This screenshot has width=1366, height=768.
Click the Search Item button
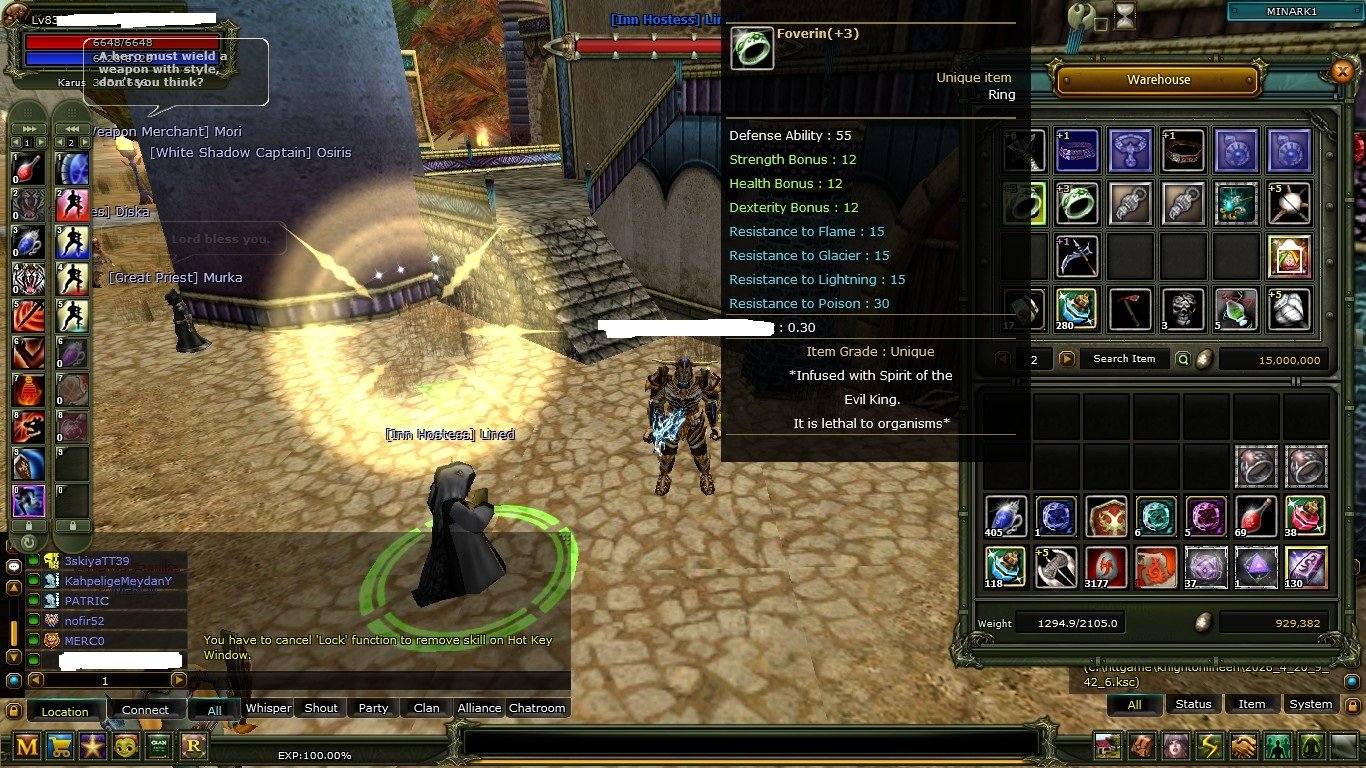[x=1123, y=359]
